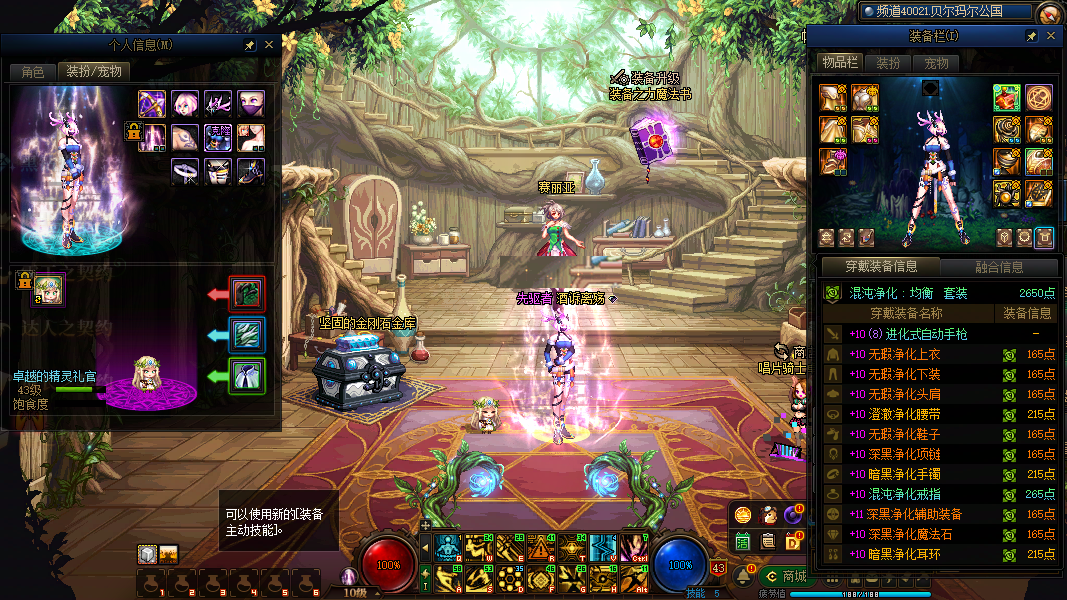Click the pet's green-bordered skill icon
Screen dimensions: 1067x600
click(246, 376)
